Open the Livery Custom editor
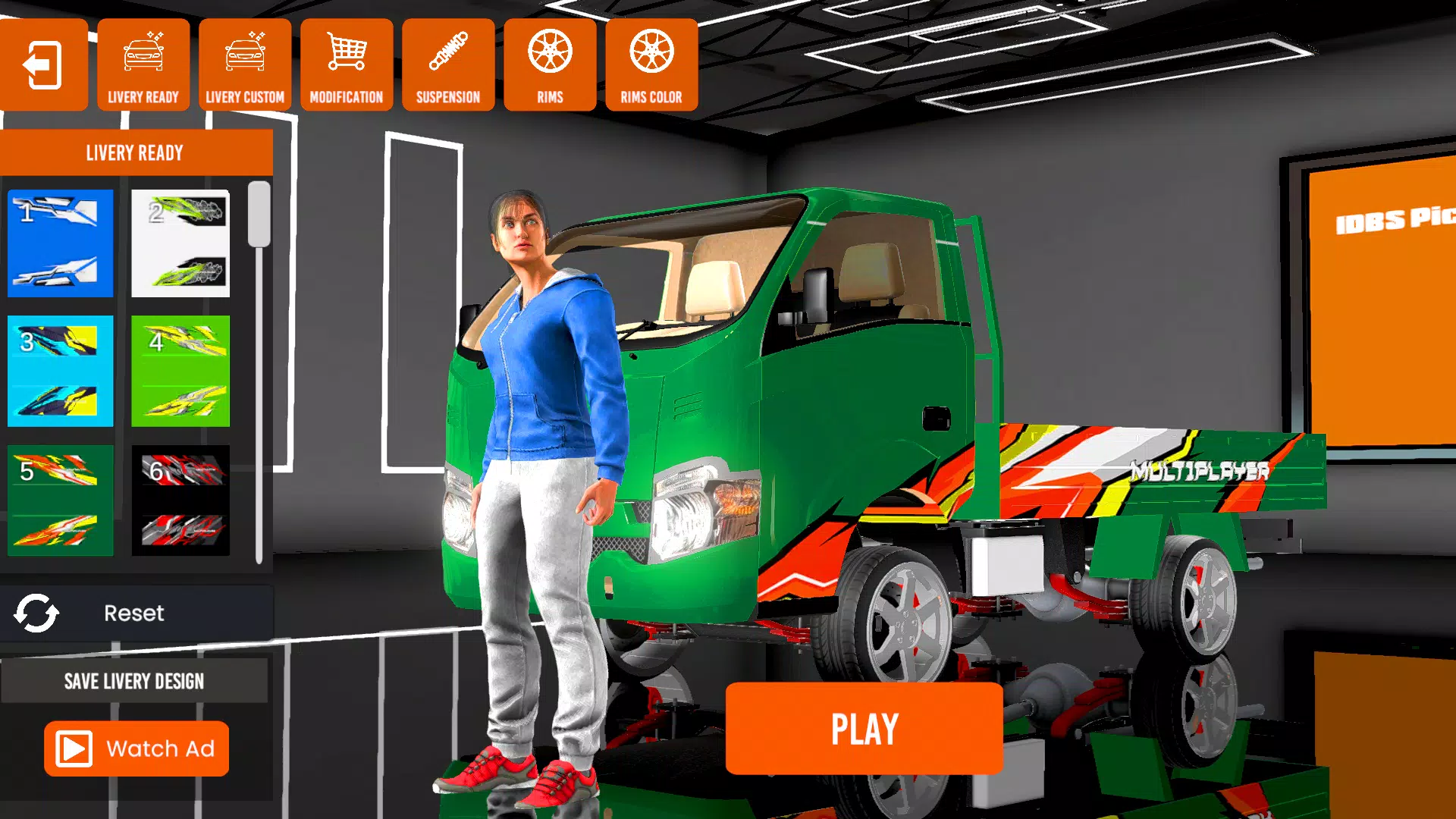The image size is (1456, 819). tap(245, 64)
